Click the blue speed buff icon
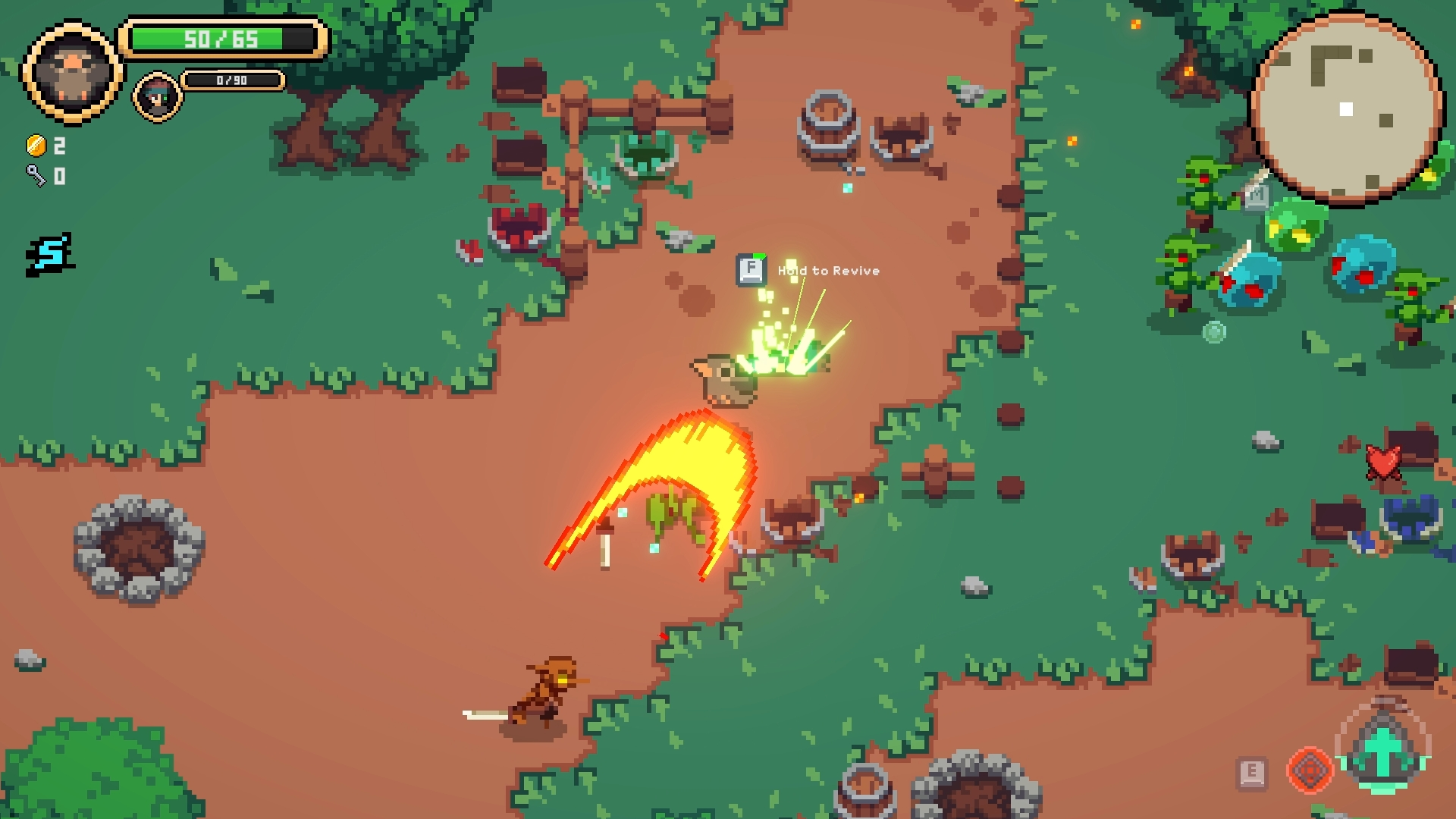 [x=51, y=254]
